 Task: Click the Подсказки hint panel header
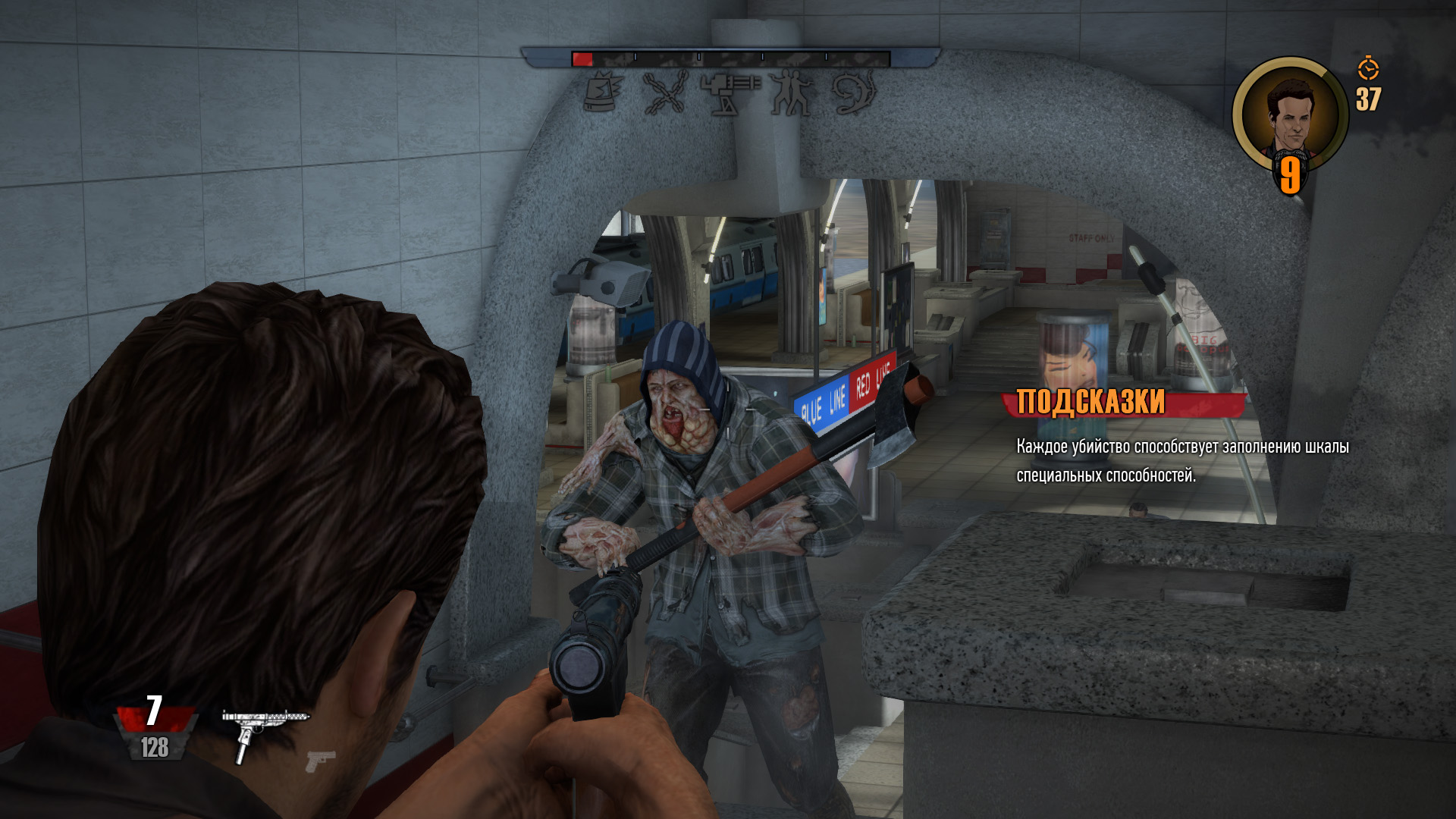coord(1090,402)
